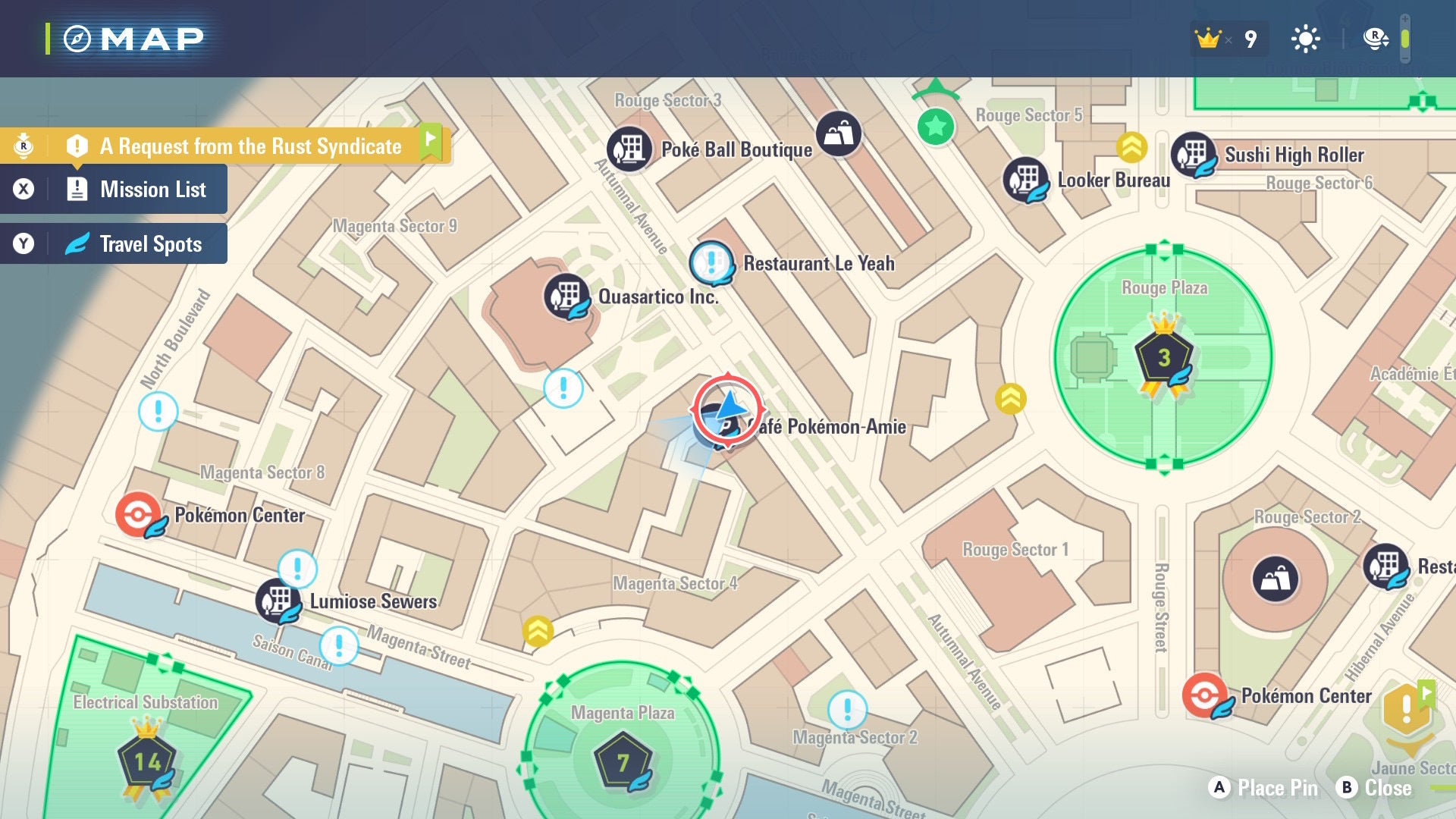The width and height of the screenshot is (1456, 819).
Task: Open the Looker Bureau map marker
Action: [1028, 180]
